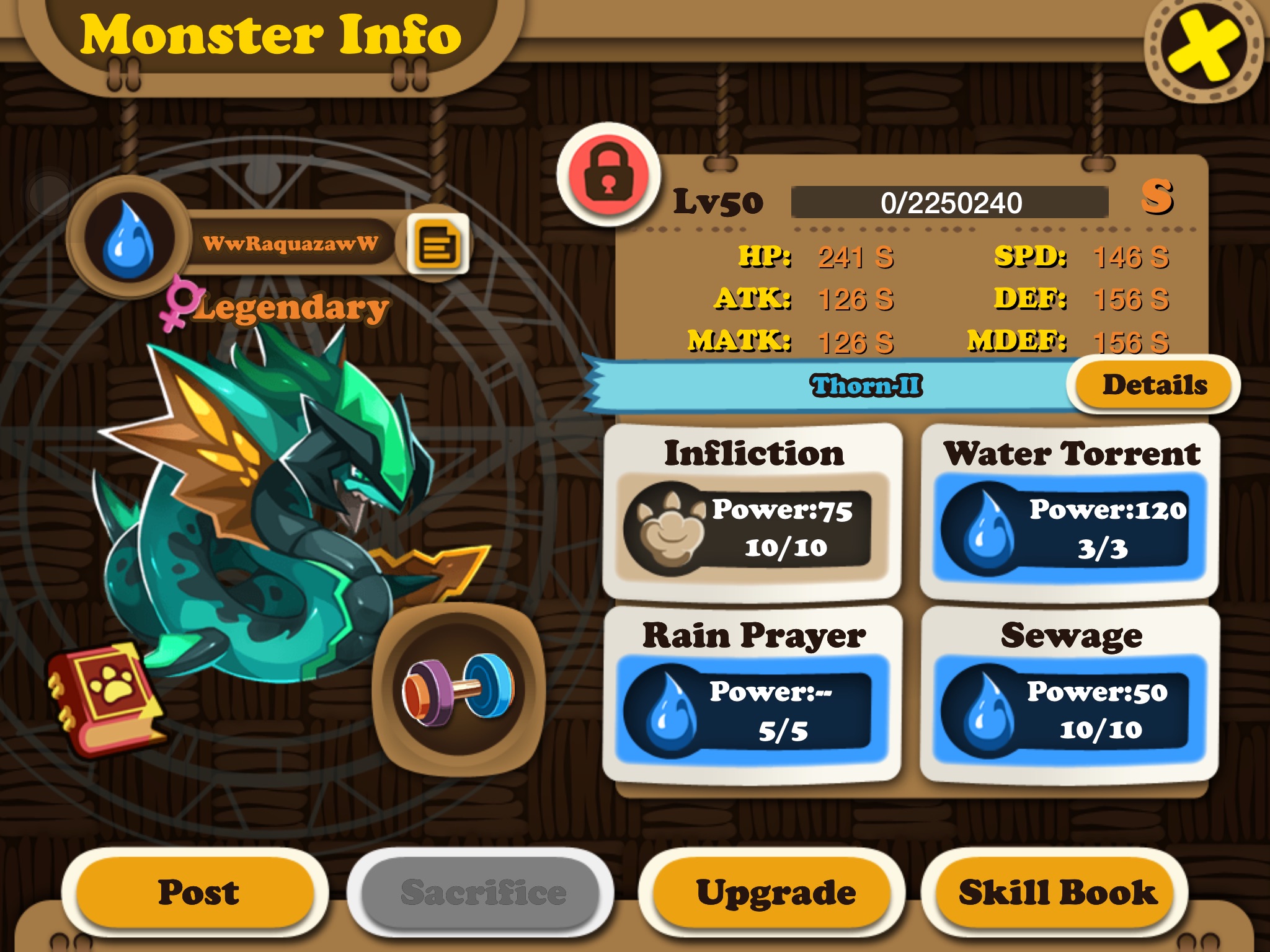The image size is (1270, 952).
Task: Choose the Rain Prayer skill card
Action: [752, 694]
